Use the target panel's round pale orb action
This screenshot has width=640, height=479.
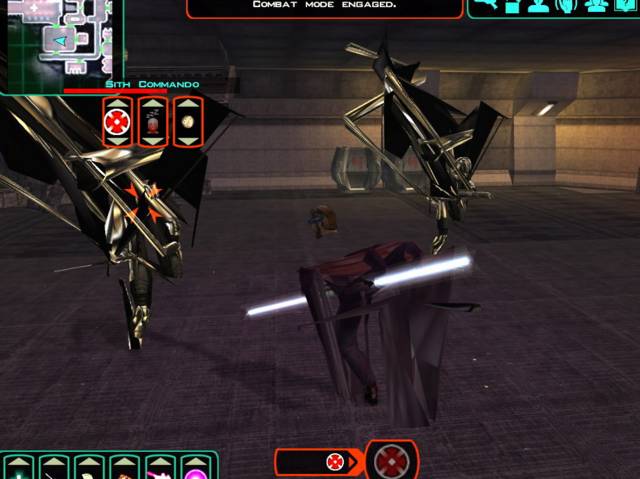click(x=188, y=122)
